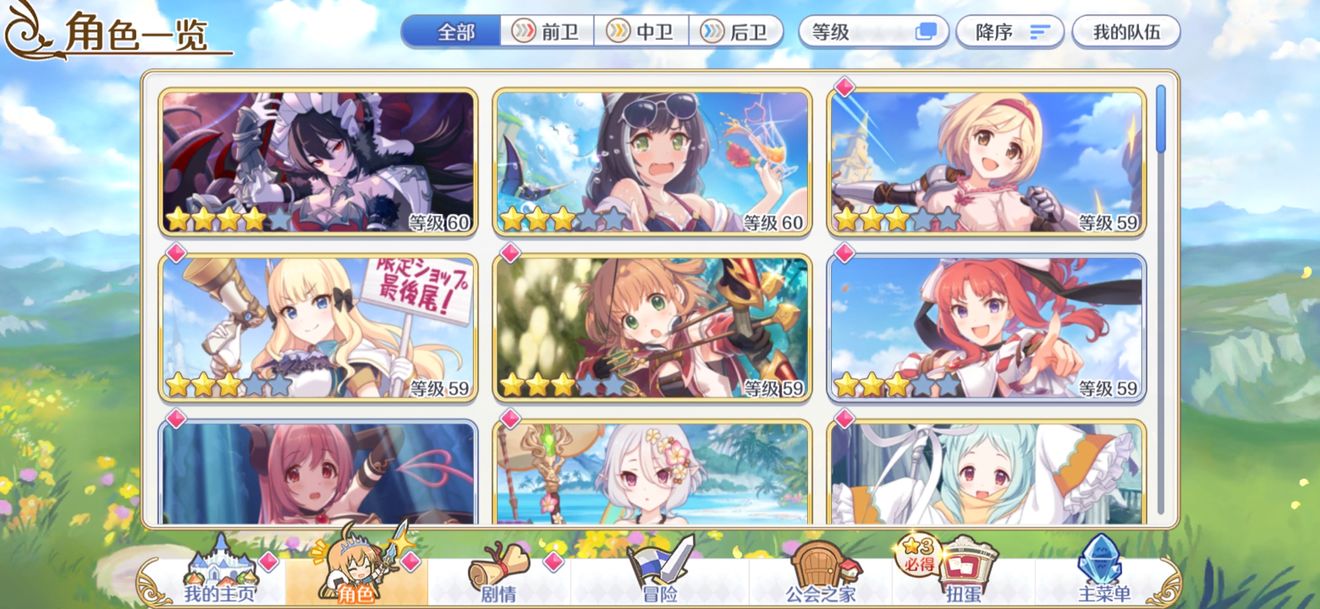The height and width of the screenshot is (609, 1320).
Task: Open the blonde armored knight girl card
Action: (x=986, y=163)
